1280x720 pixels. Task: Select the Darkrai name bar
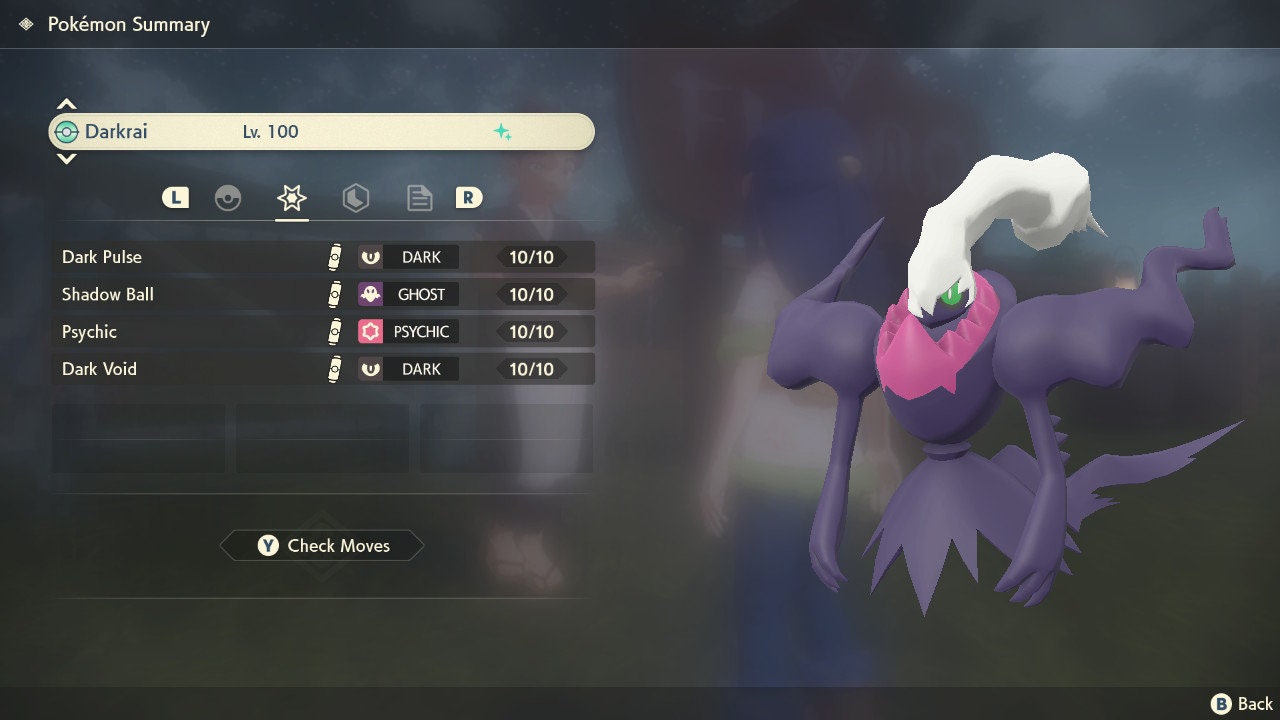pyautogui.click(x=322, y=132)
